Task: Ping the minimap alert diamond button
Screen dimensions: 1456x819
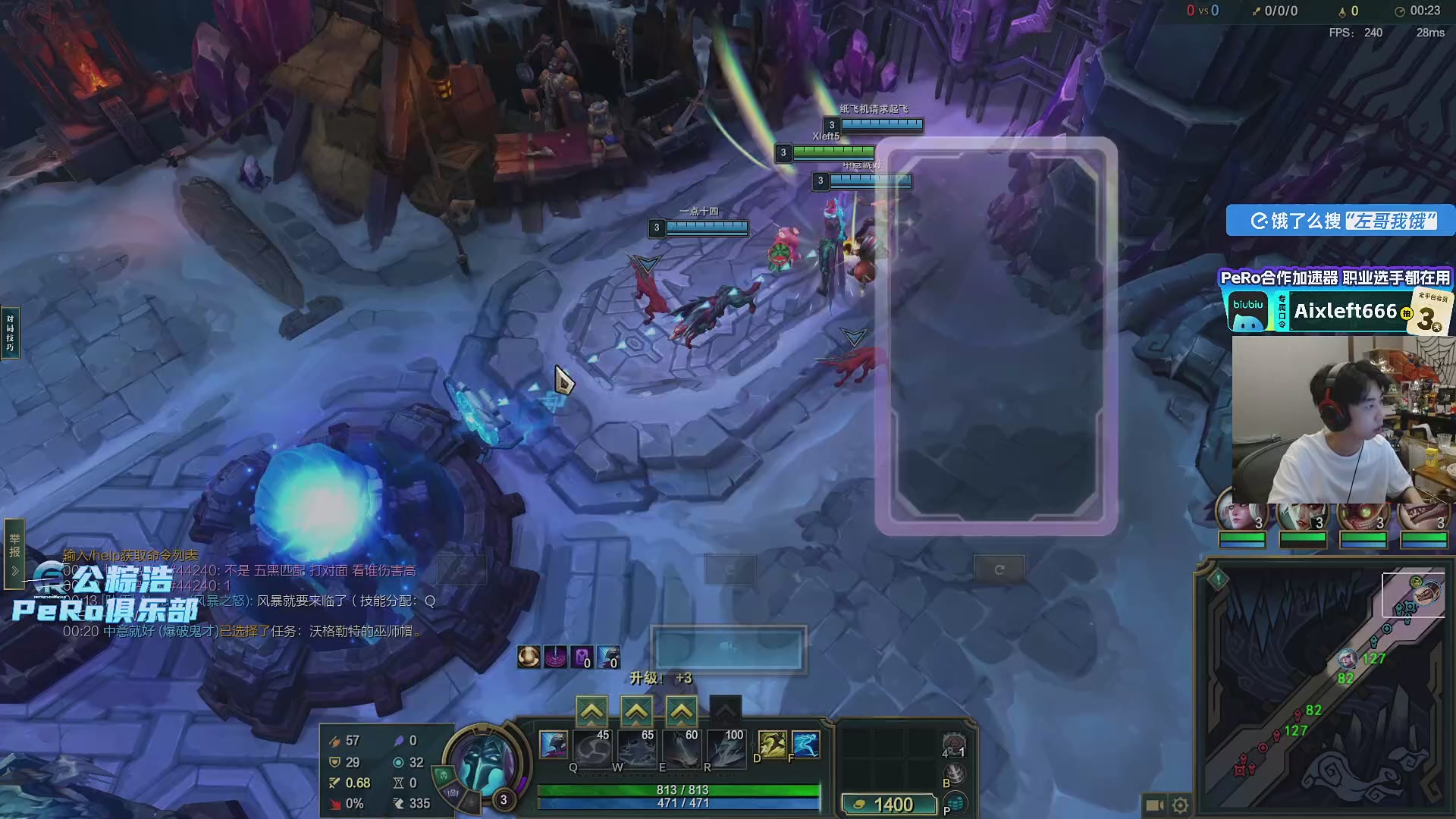Action: pyautogui.click(x=1218, y=580)
